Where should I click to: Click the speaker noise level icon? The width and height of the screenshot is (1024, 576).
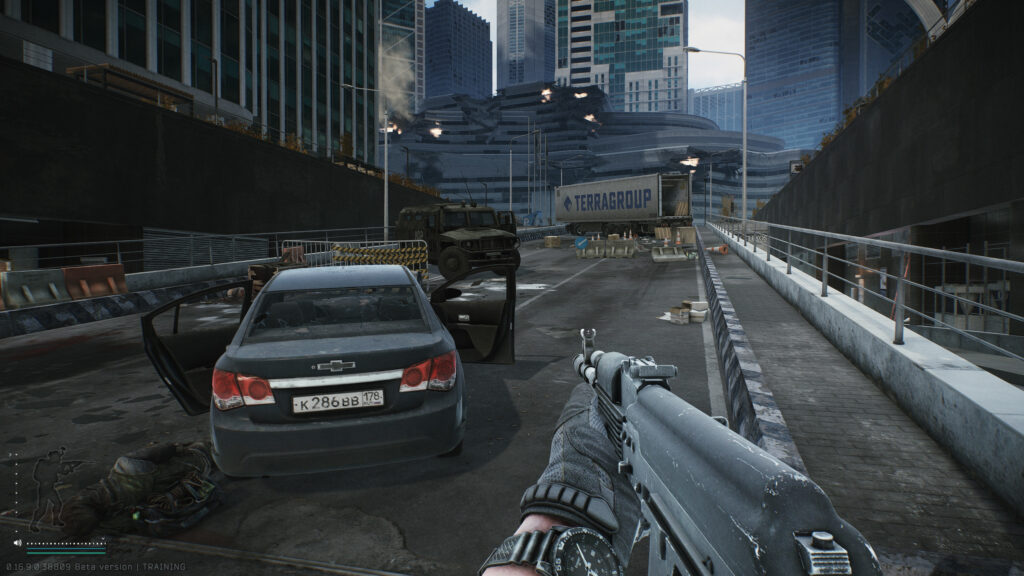pos(17,544)
